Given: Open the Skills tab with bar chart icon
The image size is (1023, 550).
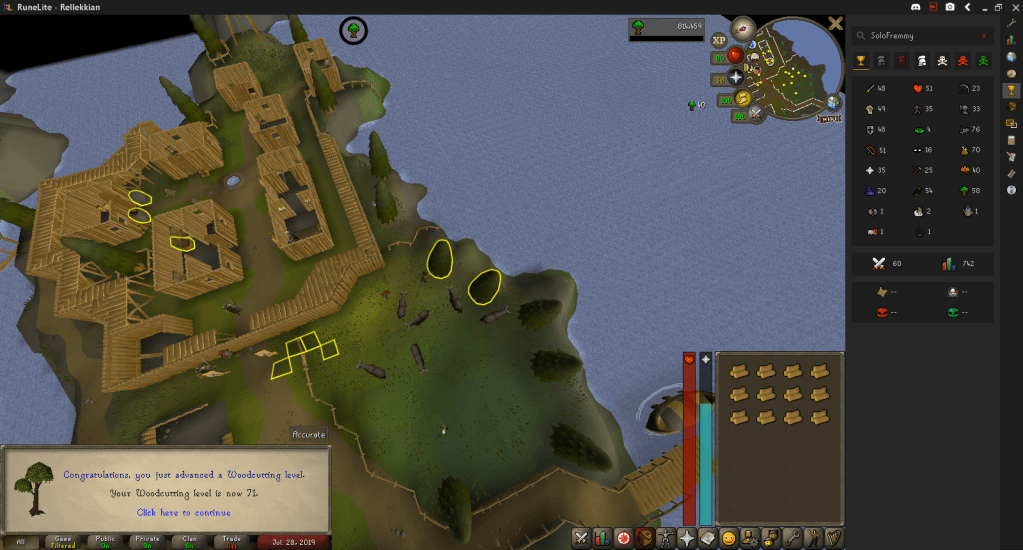Looking at the screenshot, I should pyautogui.click(x=603, y=538).
